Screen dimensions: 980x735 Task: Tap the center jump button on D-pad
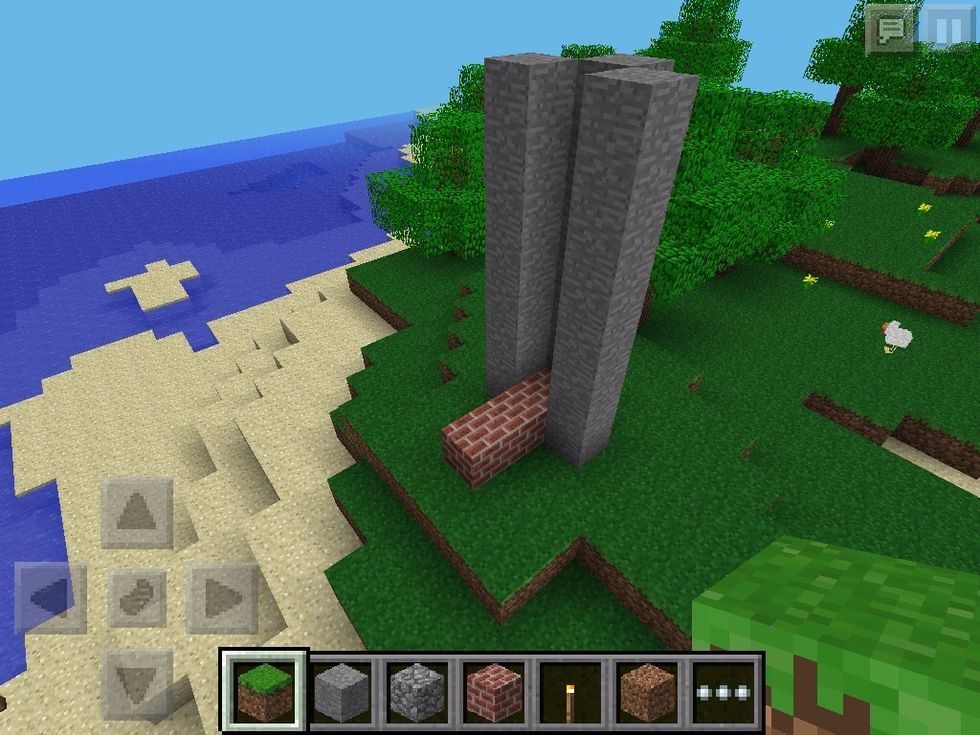137,599
